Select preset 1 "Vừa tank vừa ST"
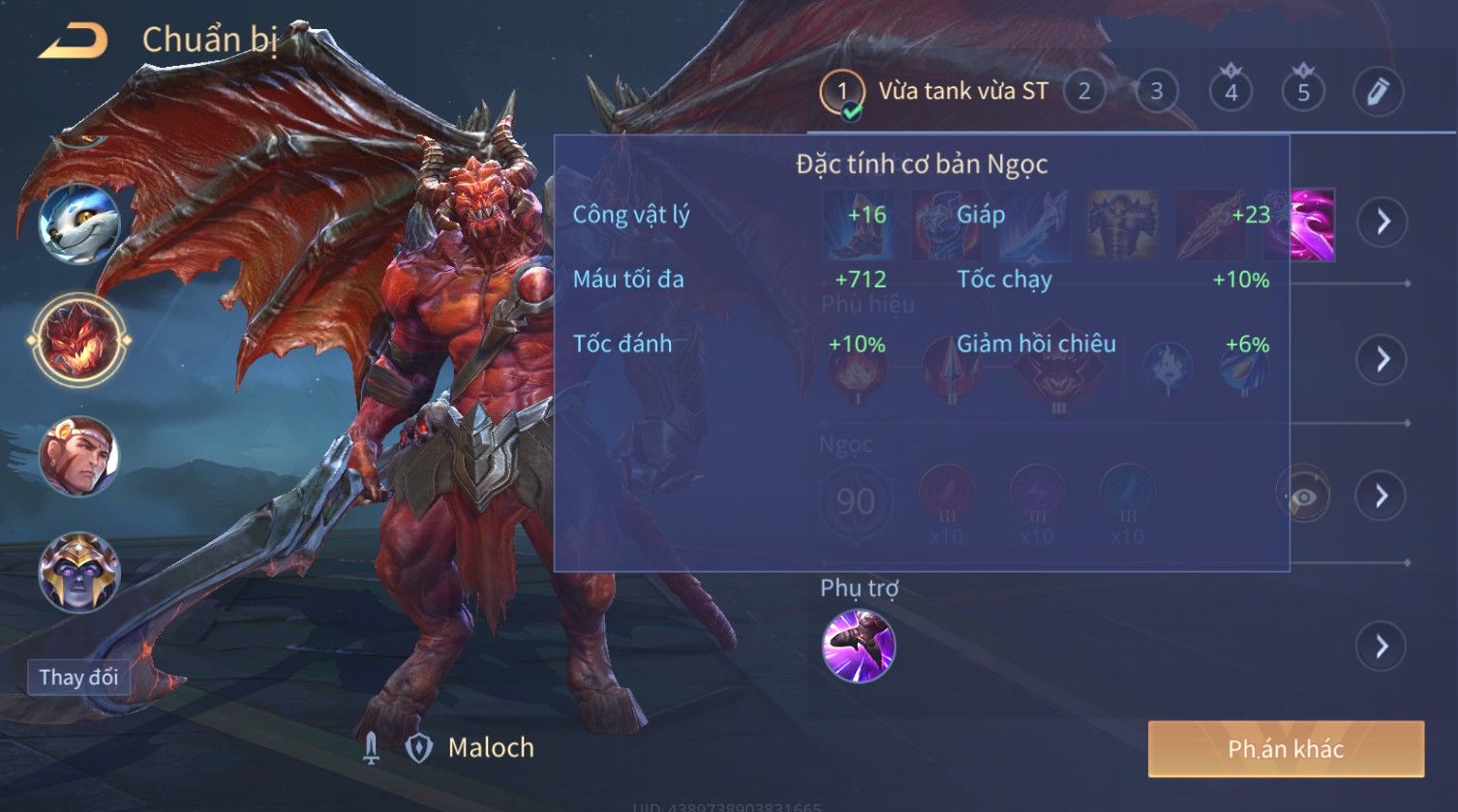 (x=934, y=92)
